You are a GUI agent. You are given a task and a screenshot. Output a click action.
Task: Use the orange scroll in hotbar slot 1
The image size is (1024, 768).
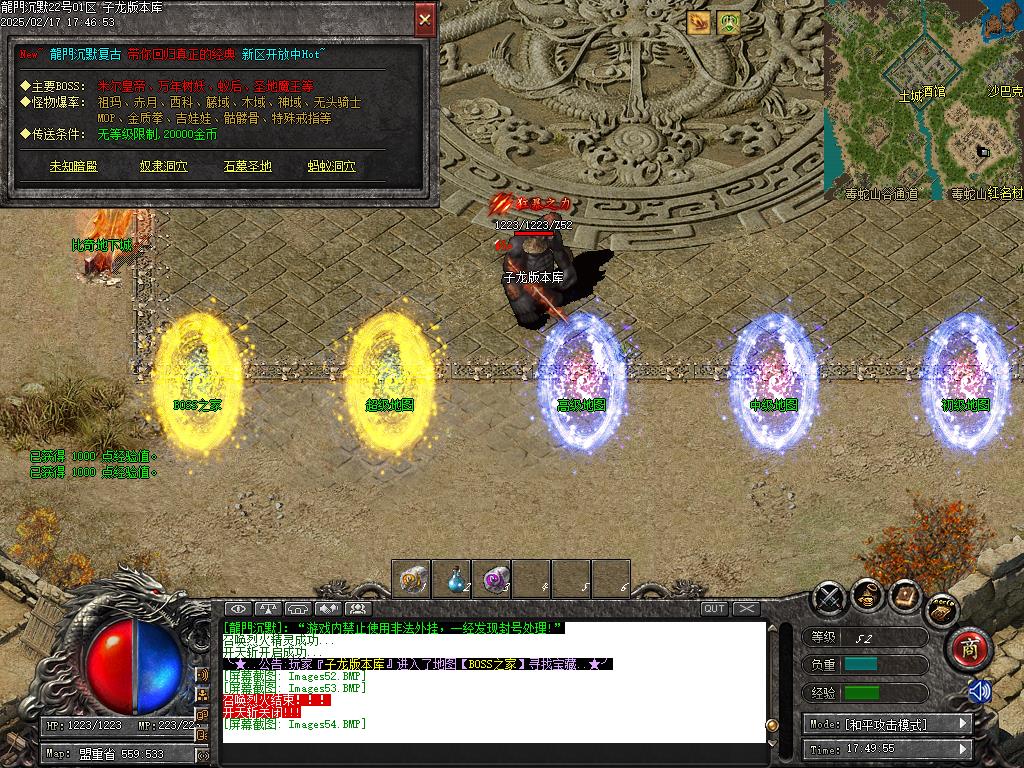click(411, 578)
